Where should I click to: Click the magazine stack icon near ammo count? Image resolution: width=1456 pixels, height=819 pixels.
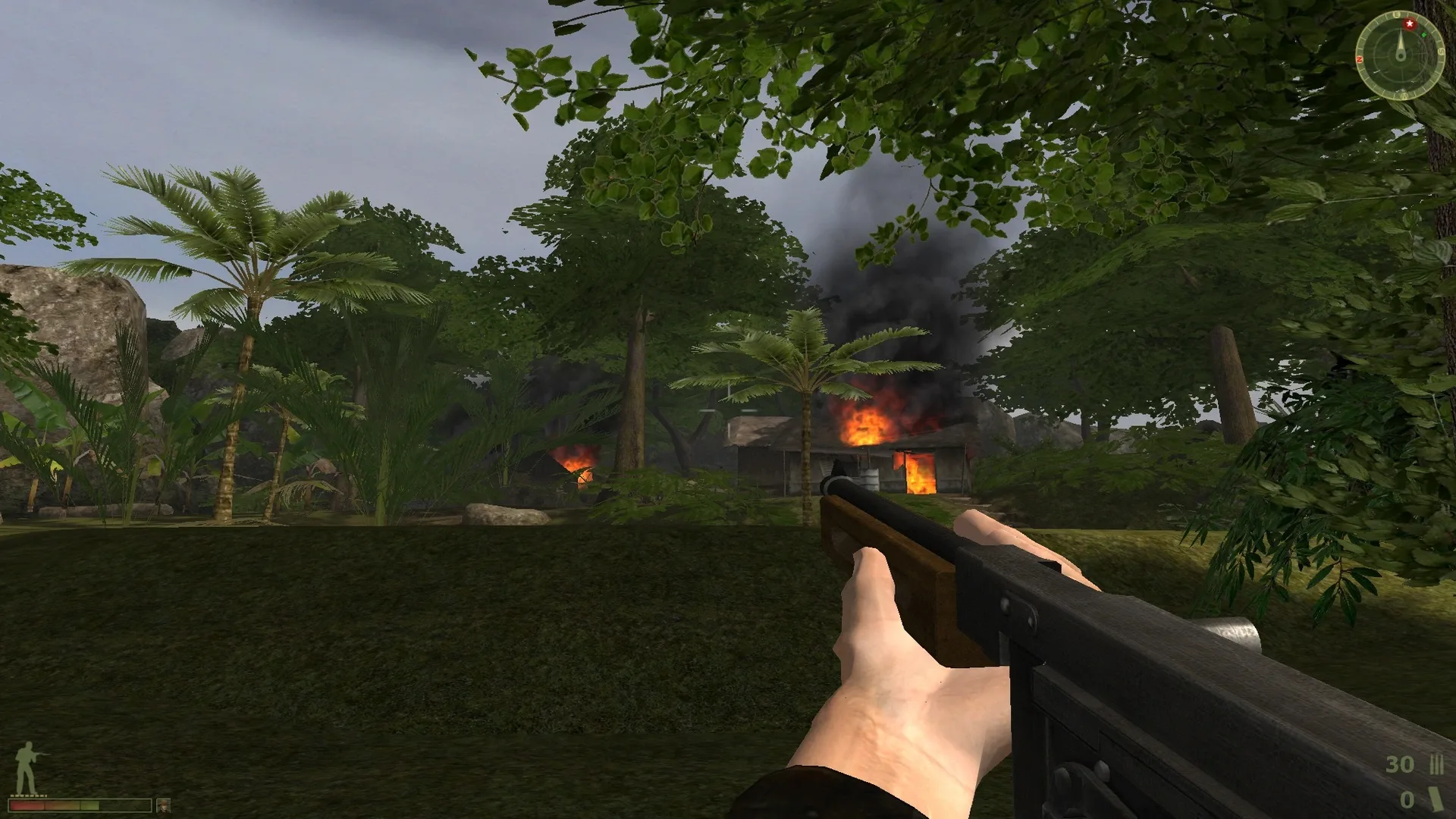[x=1436, y=764]
